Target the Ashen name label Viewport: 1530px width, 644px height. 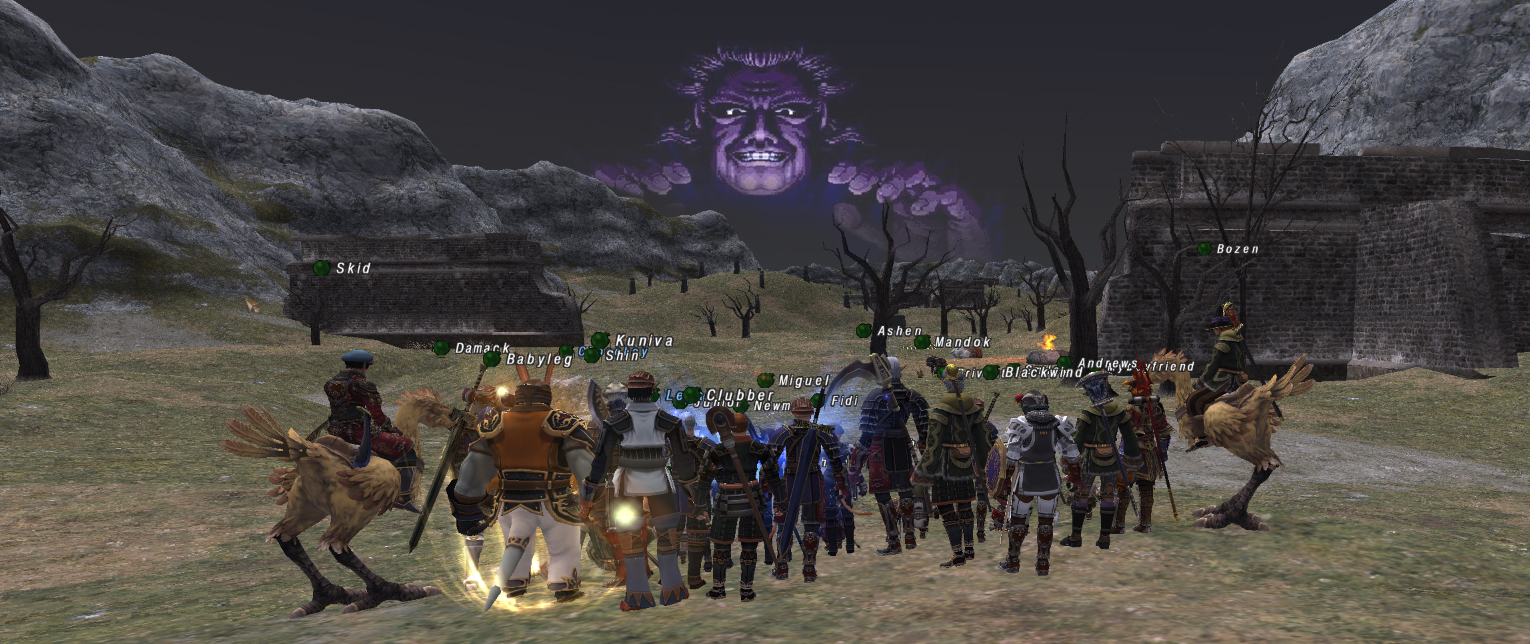(899, 331)
